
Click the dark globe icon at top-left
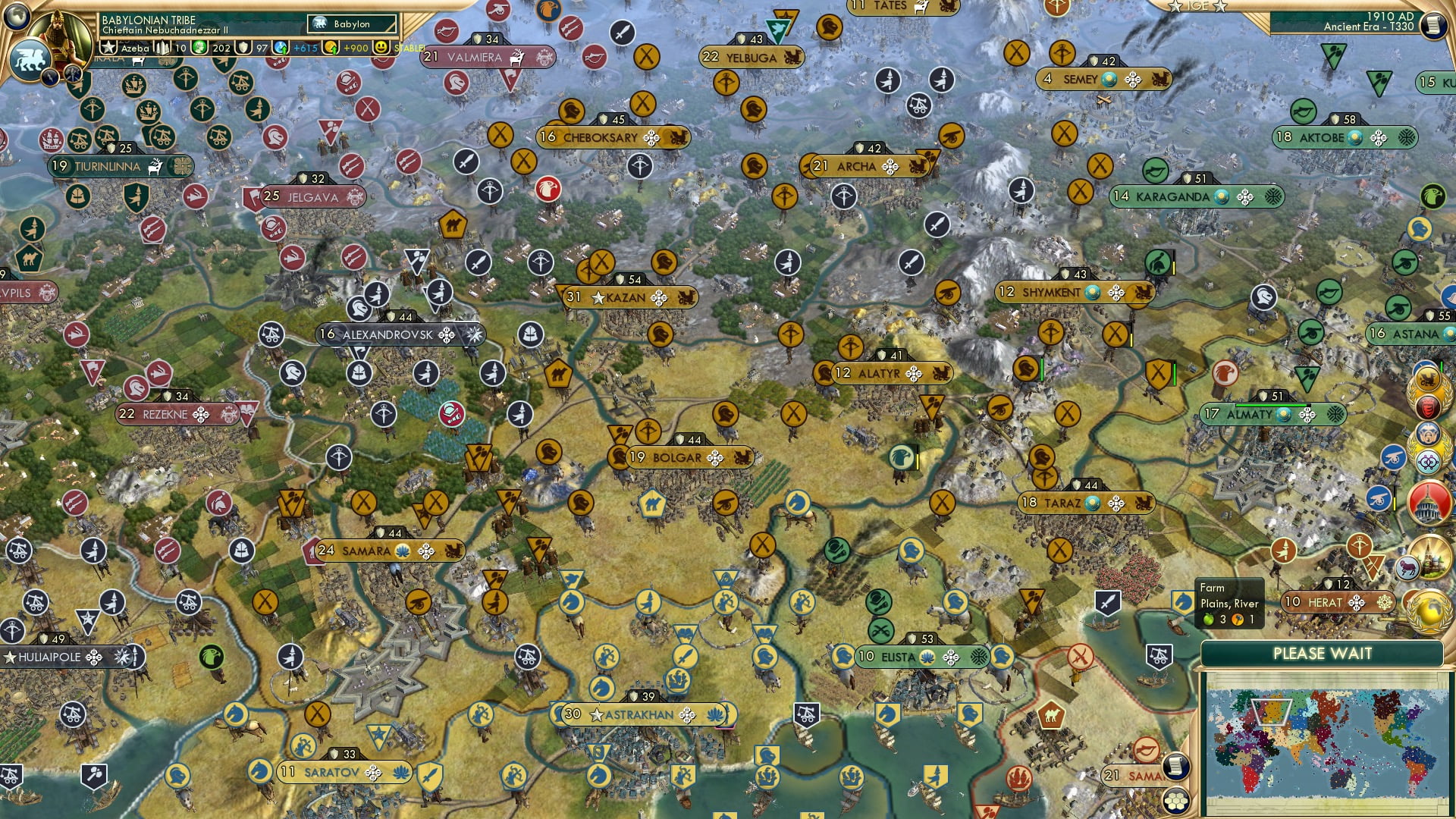tap(15, 16)
